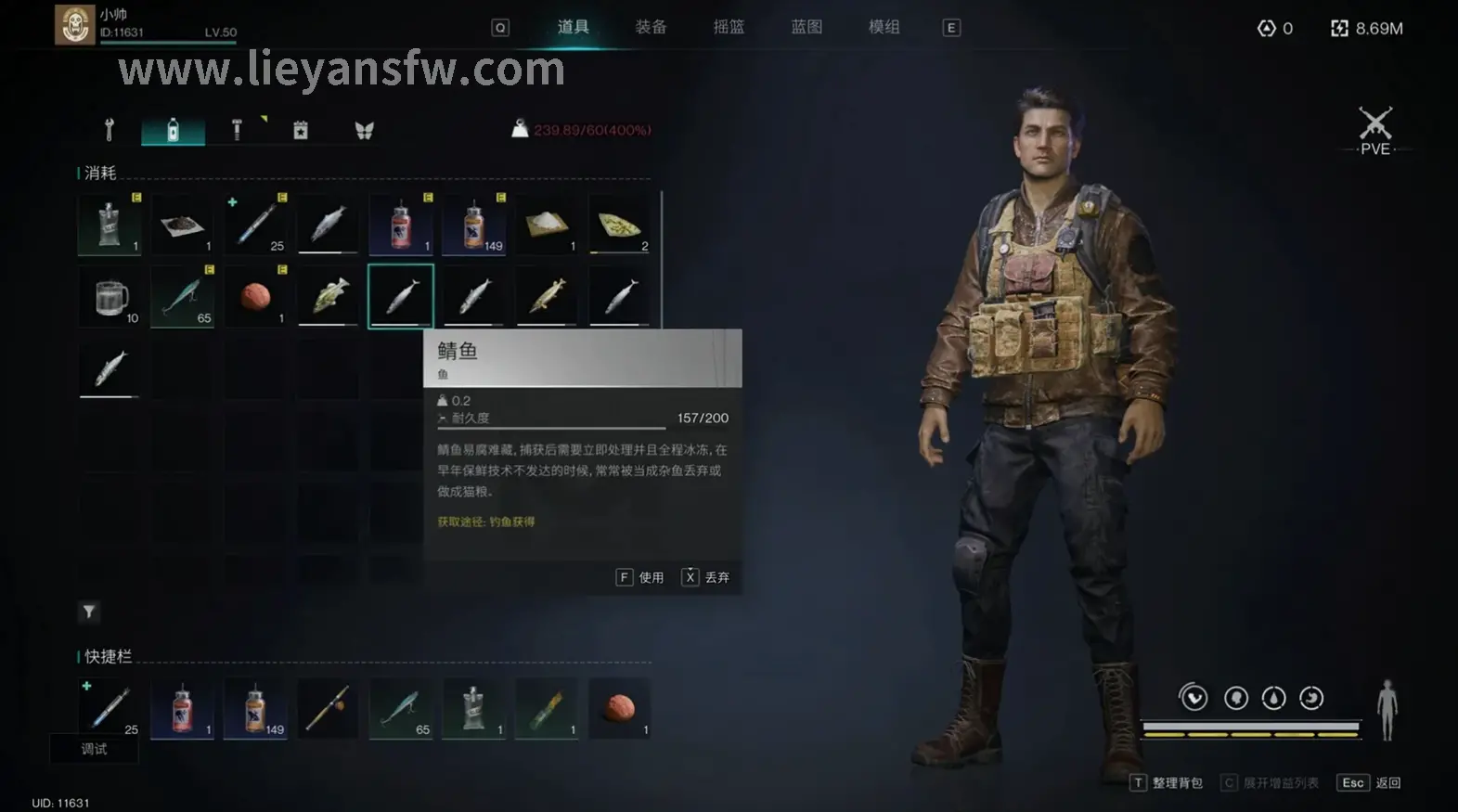Viewport: 1458px width, 812px height.
Task: Select the stack of 149 orange bottles
Action: coord(473,225)
